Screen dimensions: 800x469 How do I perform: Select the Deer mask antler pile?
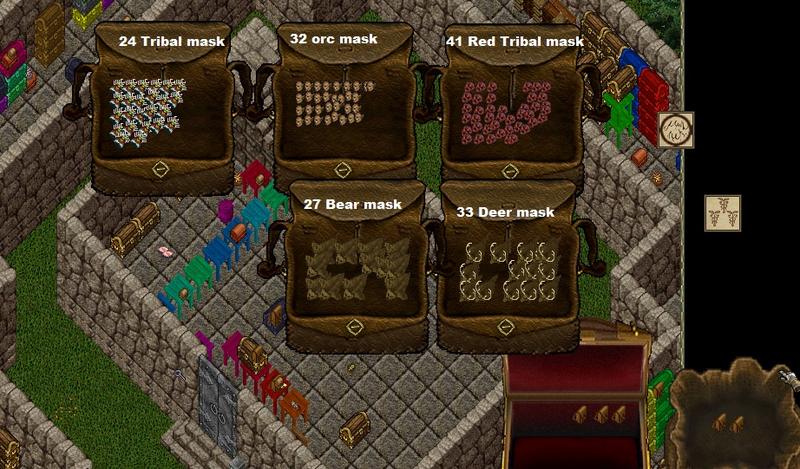pyautogui.click(x=508, y=270)
